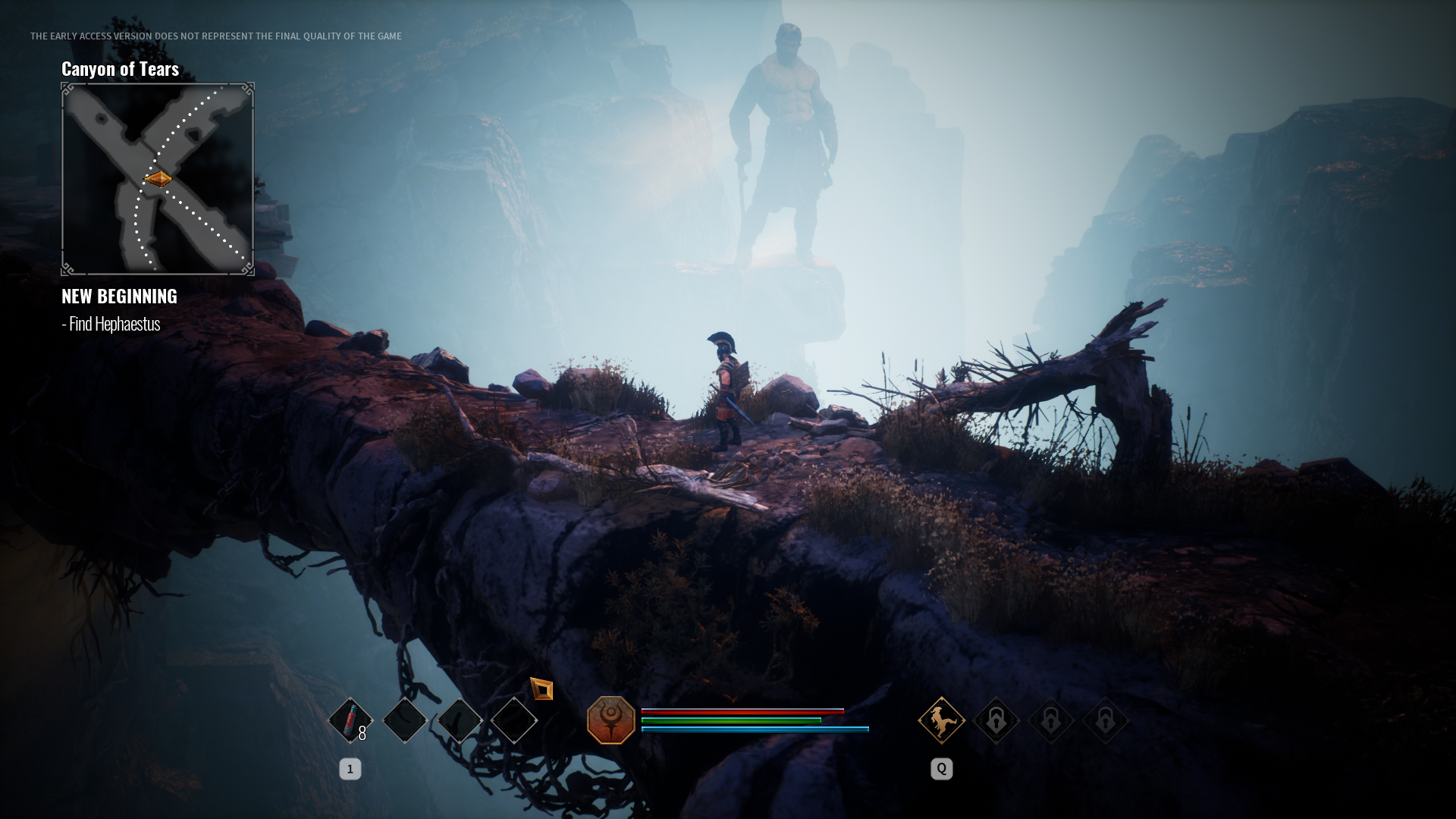Click the small gold square icon

tap(541, 689)
